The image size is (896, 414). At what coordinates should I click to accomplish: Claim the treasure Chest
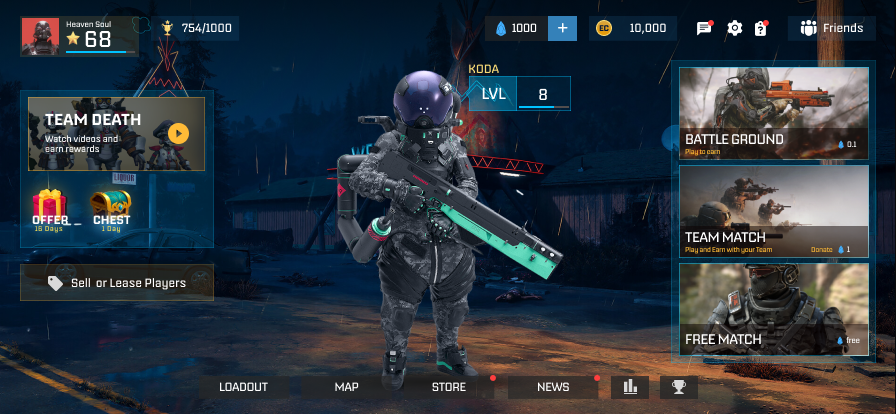coord(111,209)
